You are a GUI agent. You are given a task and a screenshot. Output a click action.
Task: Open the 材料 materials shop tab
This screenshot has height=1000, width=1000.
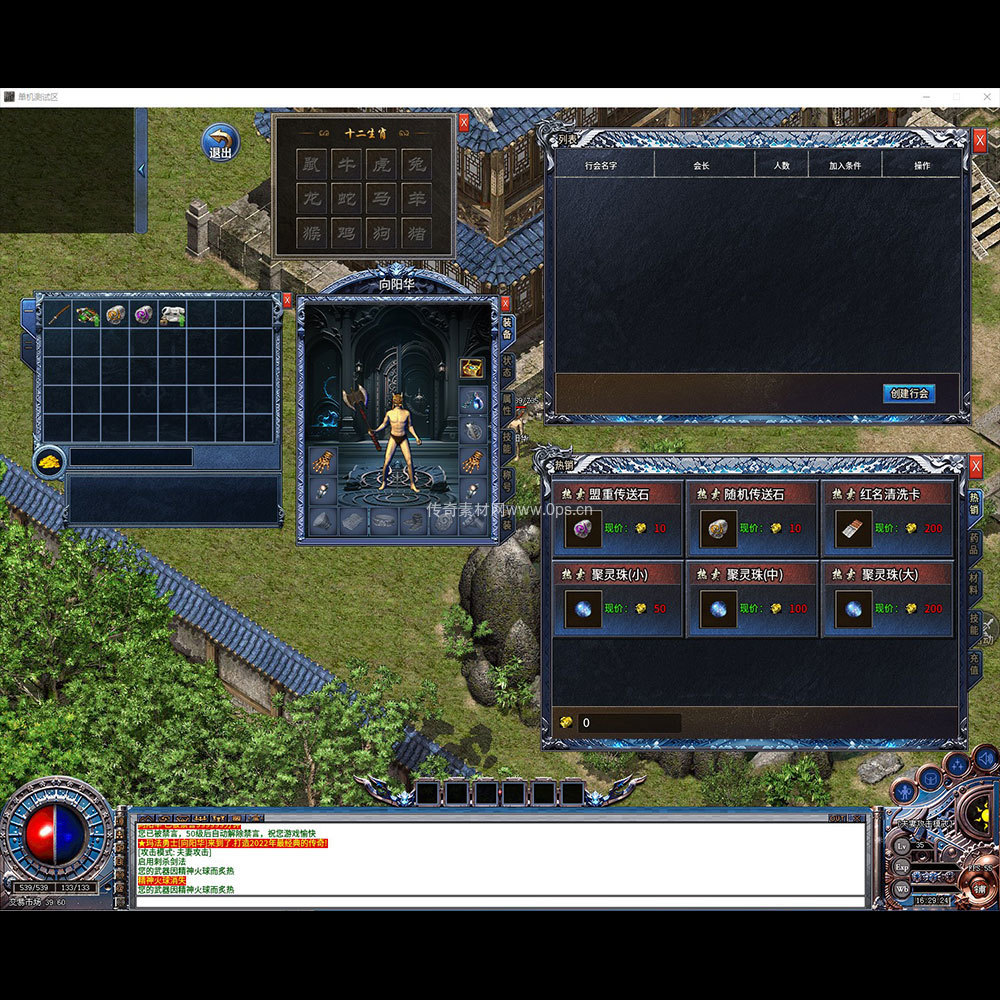coord(975,586)
